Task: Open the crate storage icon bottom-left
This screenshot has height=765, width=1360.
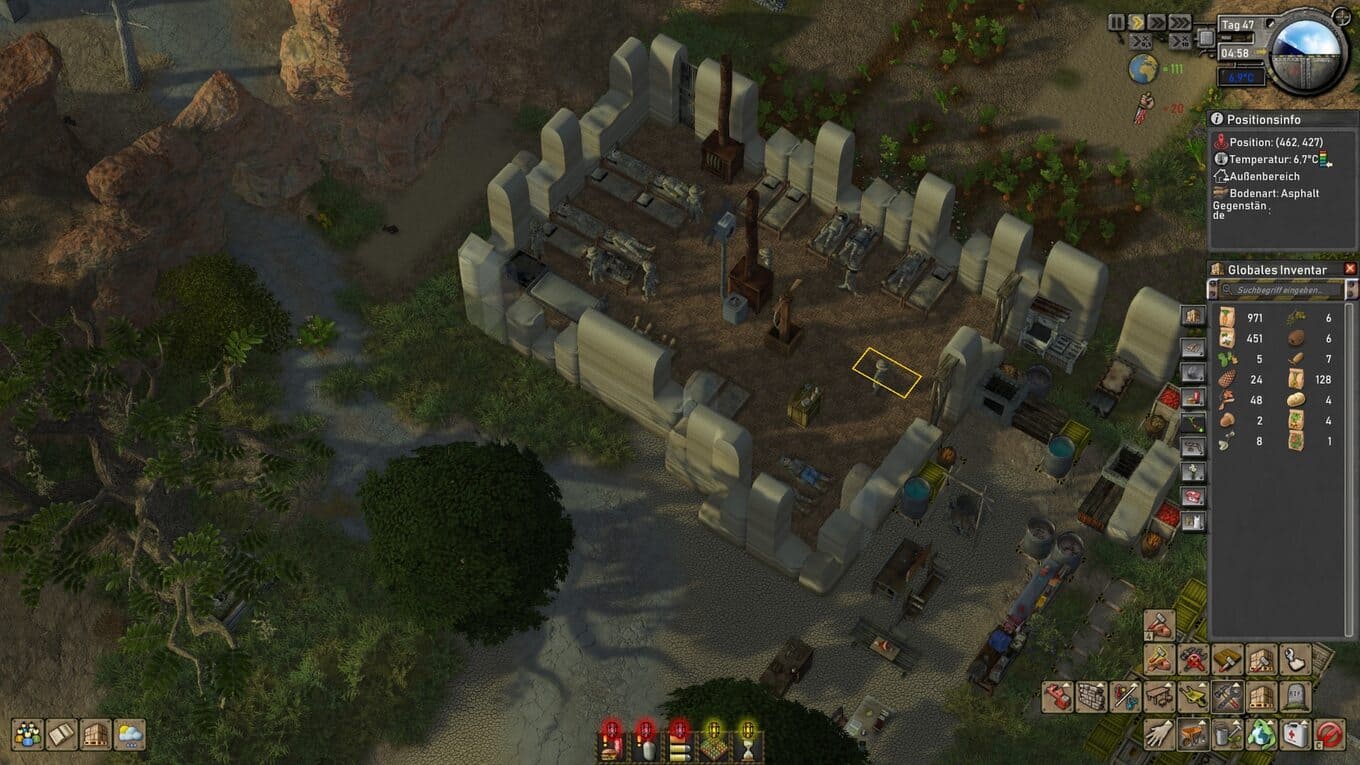Action: [95, 735]
